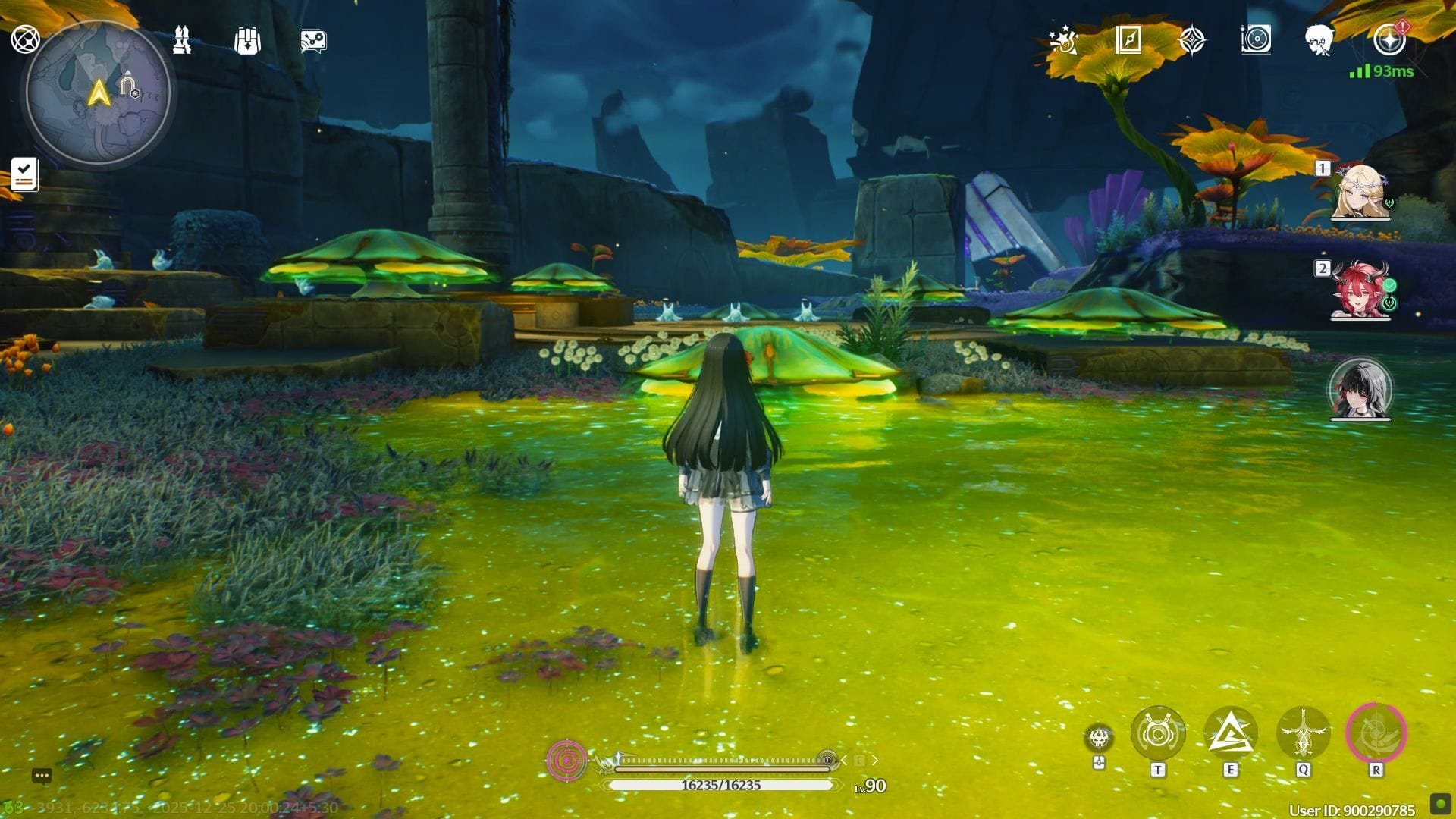Open the character head profile icon
1456x819 pixels.
pyautogui.click(x=1320, y=39)
